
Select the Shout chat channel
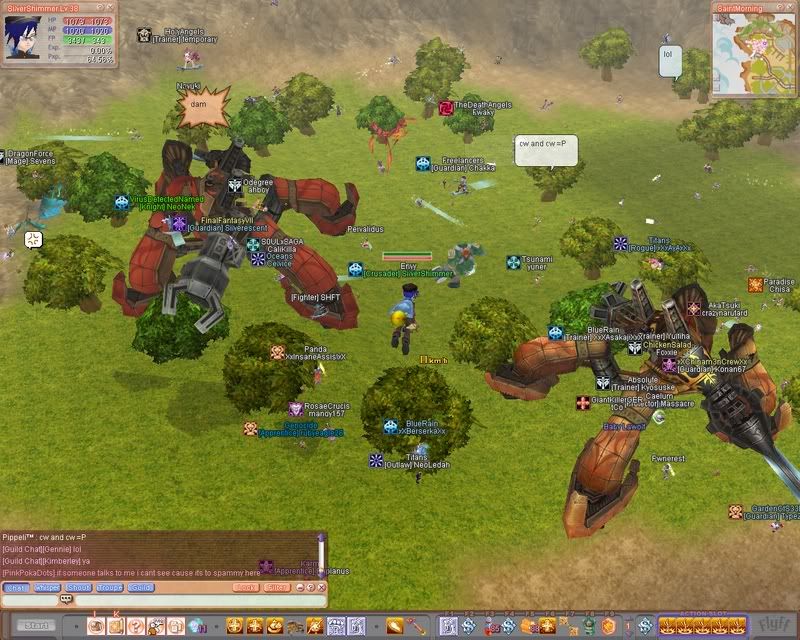pos(78,588)
